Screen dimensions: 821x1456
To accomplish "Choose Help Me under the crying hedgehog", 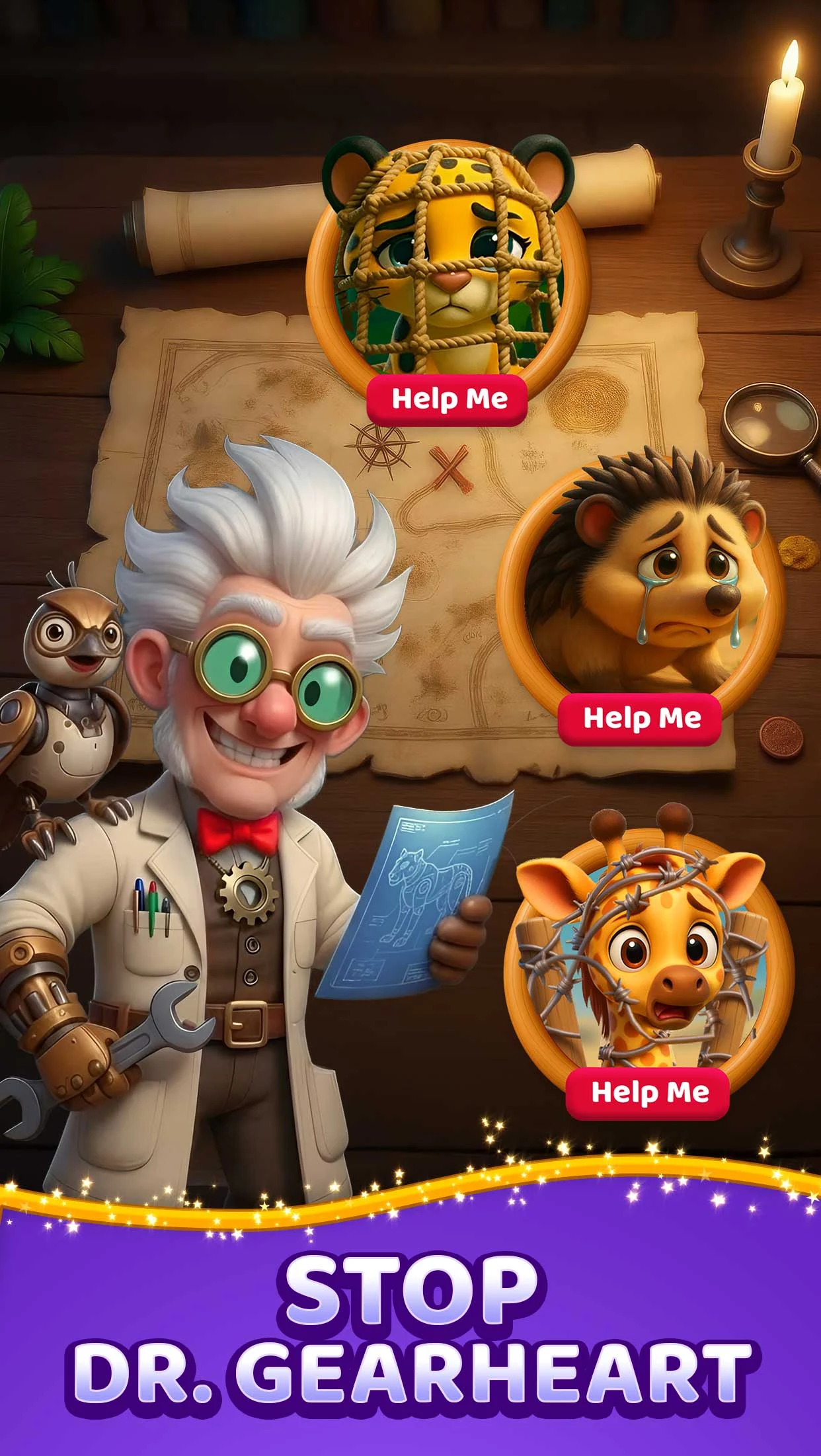I will tap(640, 718).
